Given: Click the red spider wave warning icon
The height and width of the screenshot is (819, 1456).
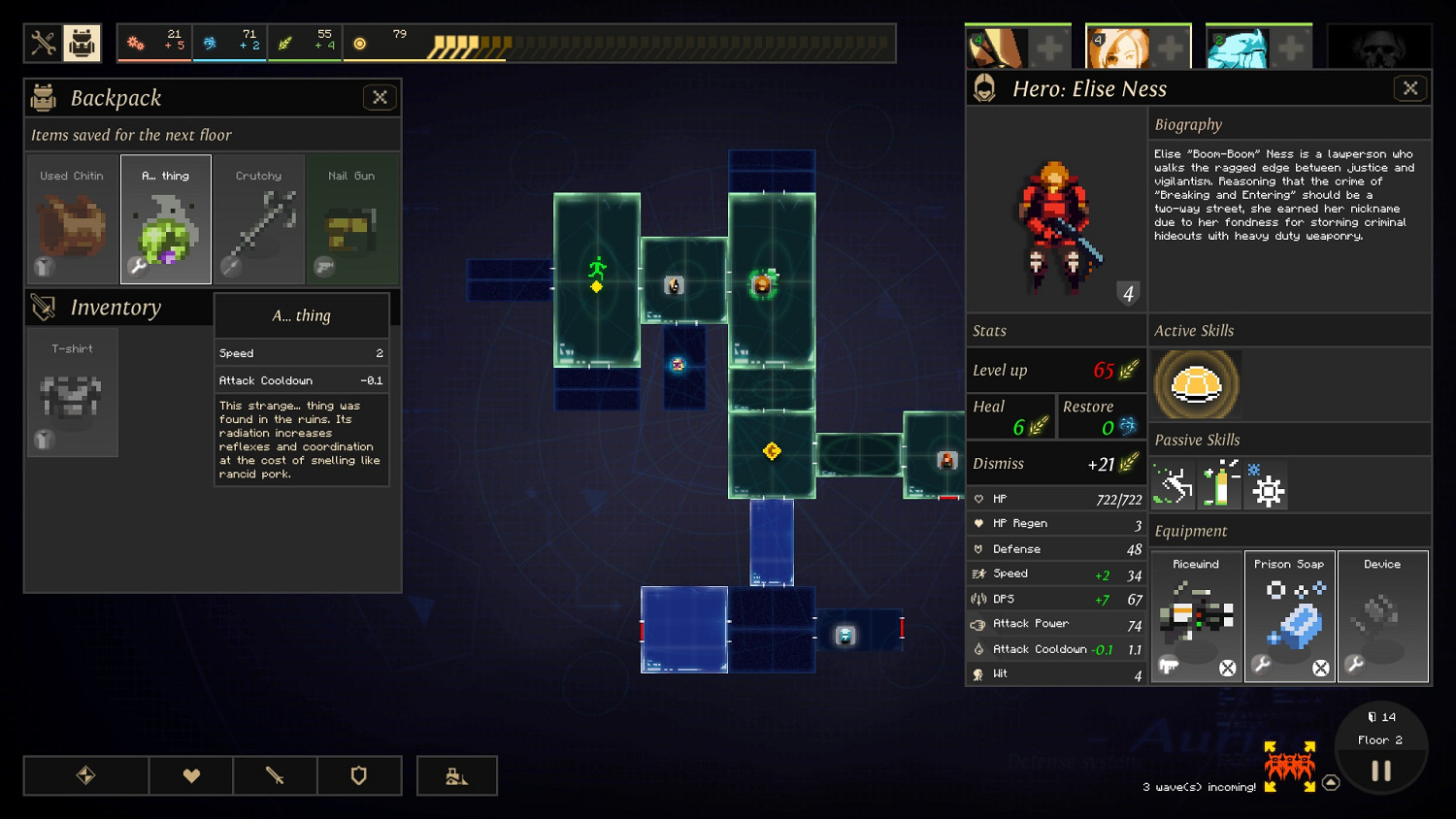Looking at the screenshot, I should tap(1291, 767).
